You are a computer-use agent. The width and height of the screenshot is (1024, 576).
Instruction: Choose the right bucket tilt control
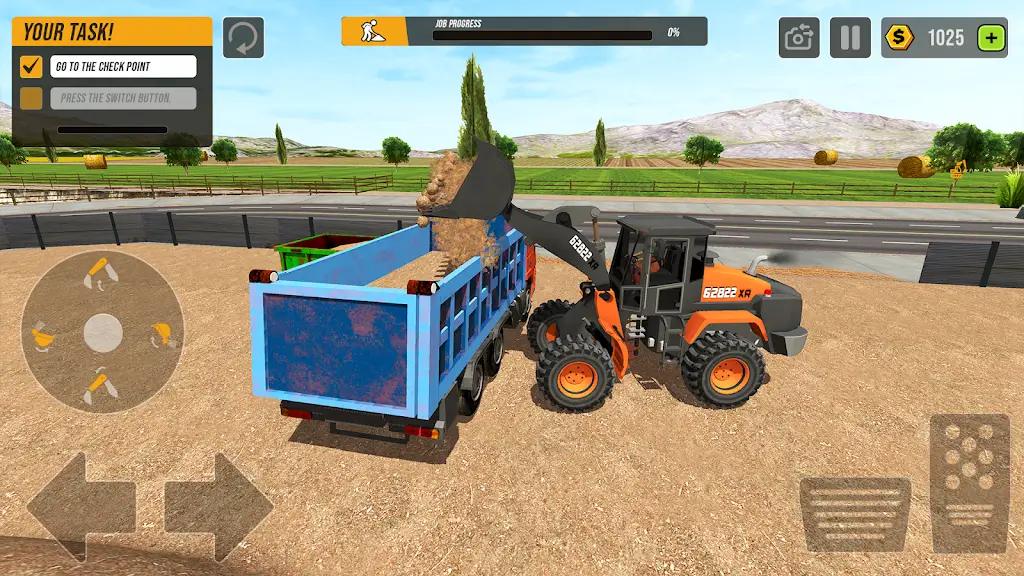(x=160, y=335)
